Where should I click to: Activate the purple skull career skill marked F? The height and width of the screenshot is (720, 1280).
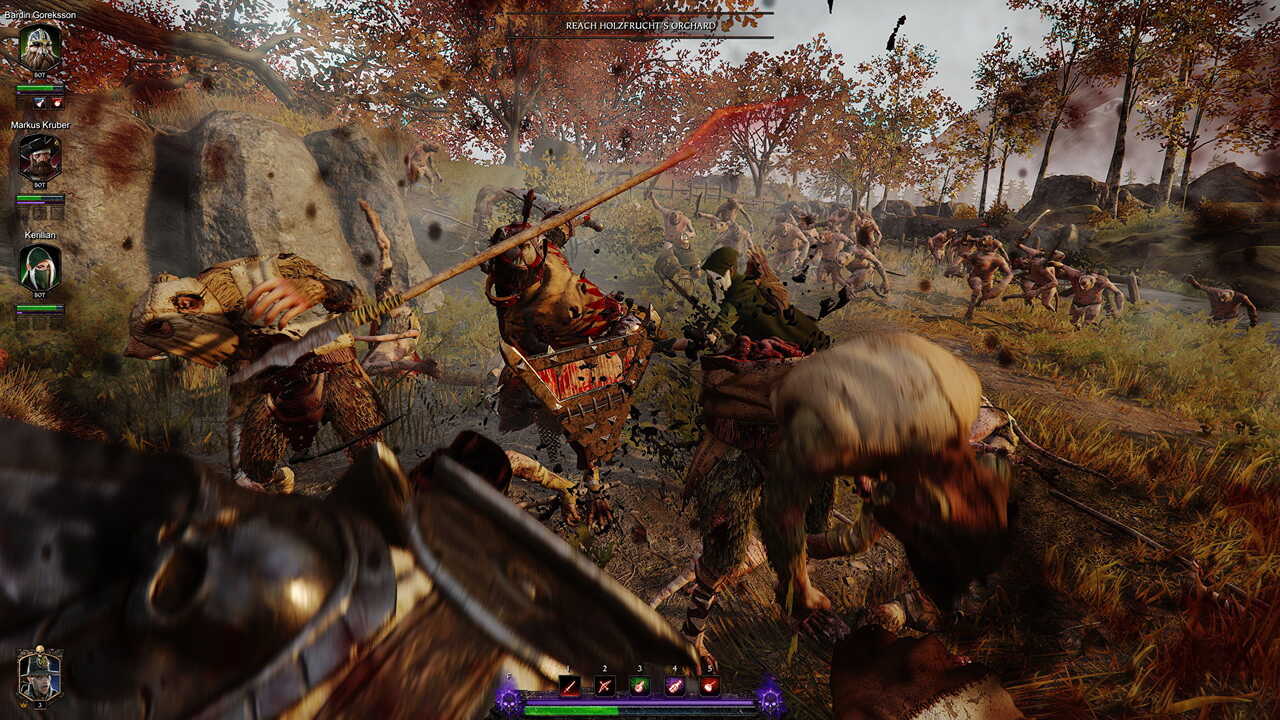coord(509,699)
